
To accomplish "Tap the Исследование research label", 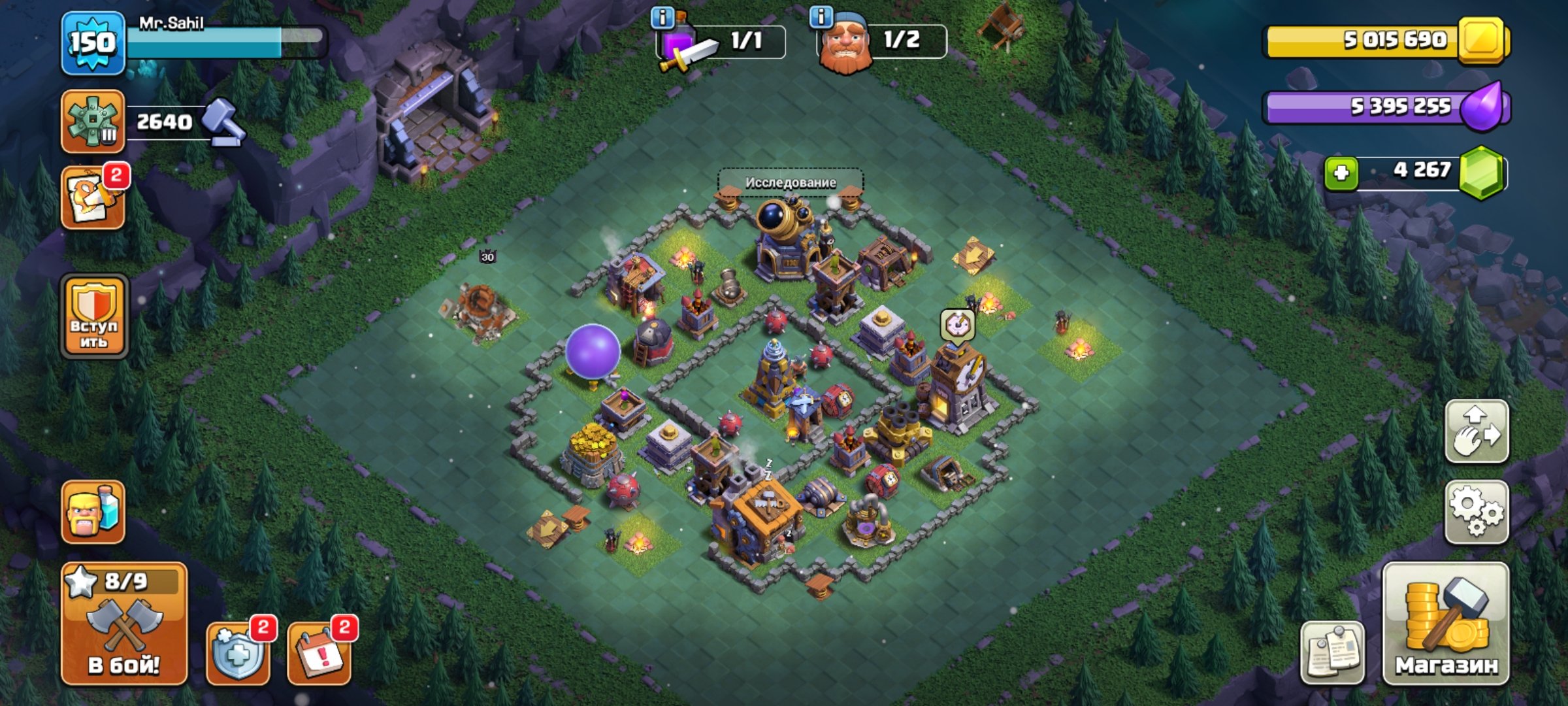I will tap(791, 182).
